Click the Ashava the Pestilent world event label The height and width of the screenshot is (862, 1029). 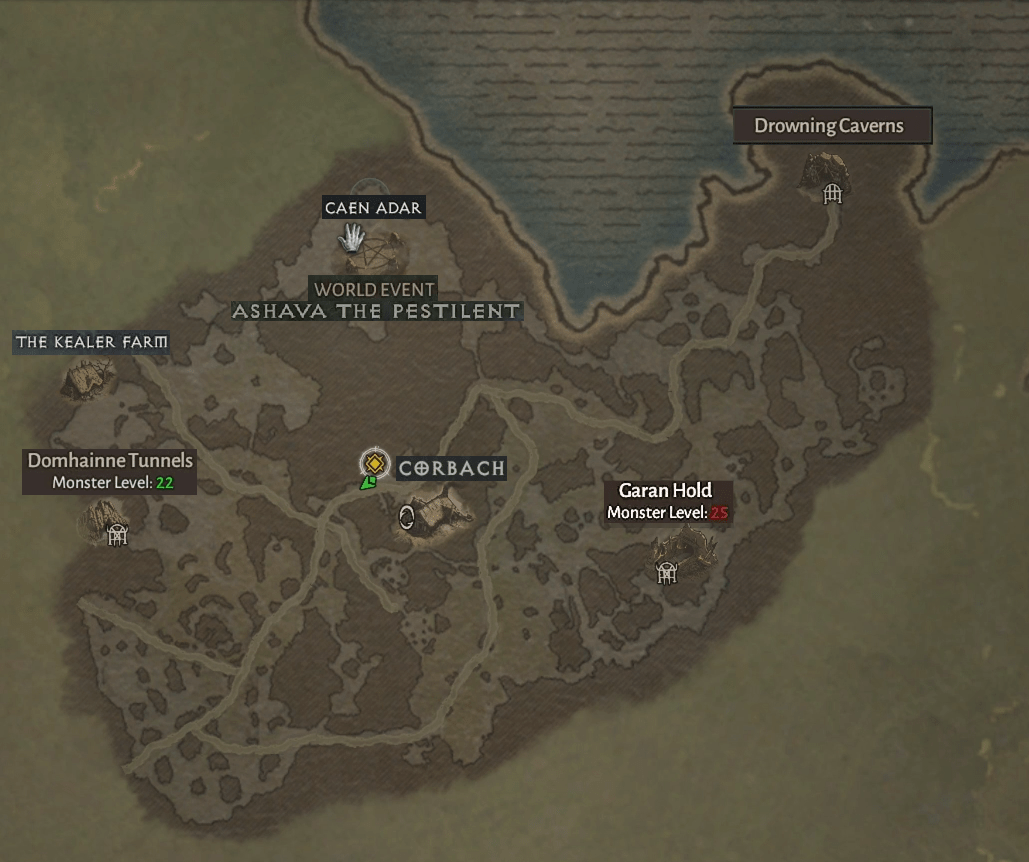[x=376, y=311]
